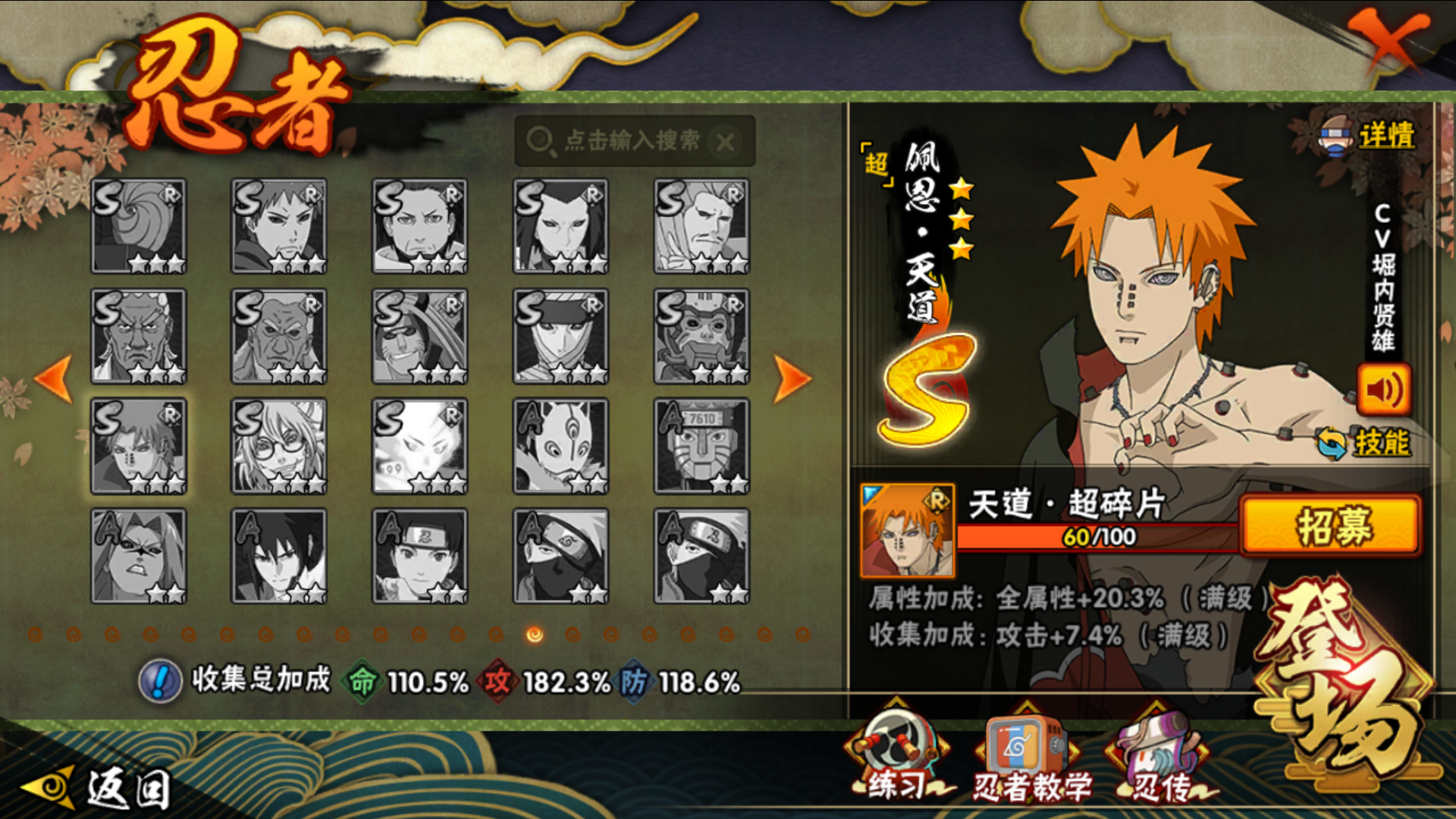Close the ninja screen with the X
The image size is (1456, 819).
[1387, 42]
